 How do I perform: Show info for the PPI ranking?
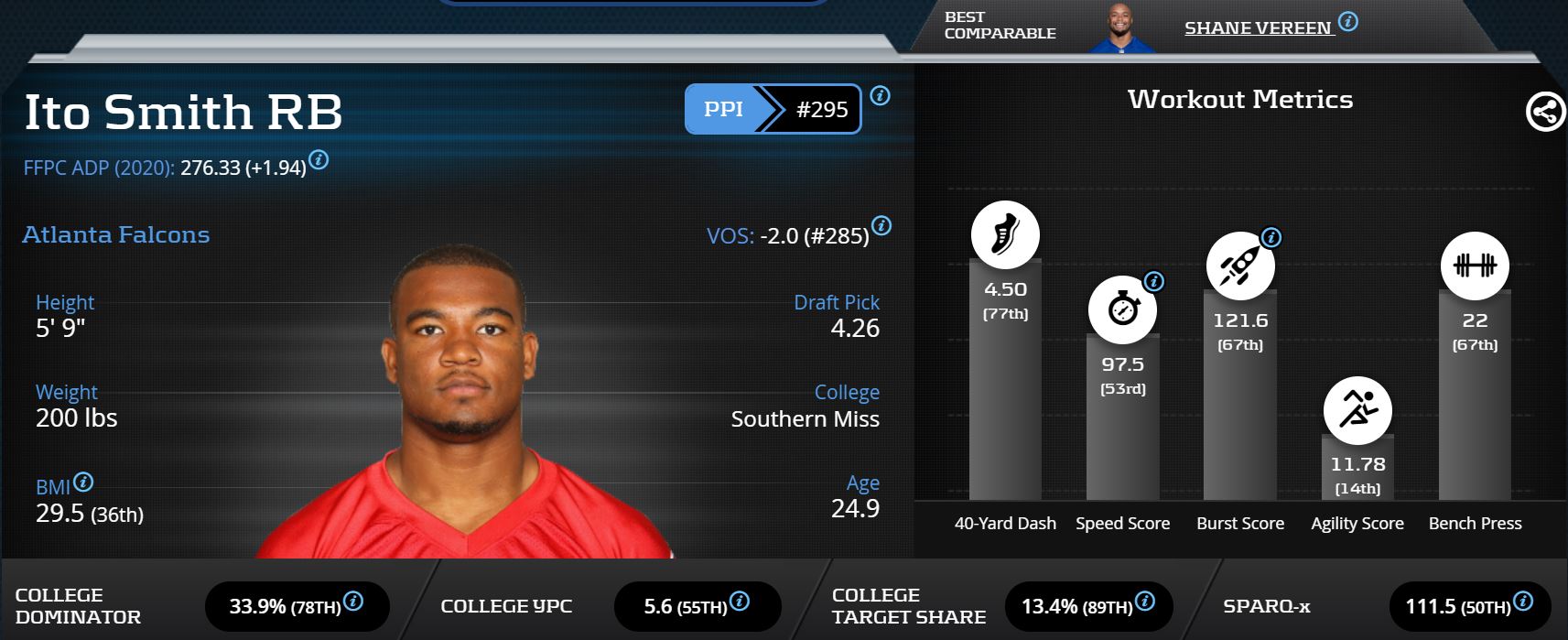pyautogui.click(x=880, y=95)
